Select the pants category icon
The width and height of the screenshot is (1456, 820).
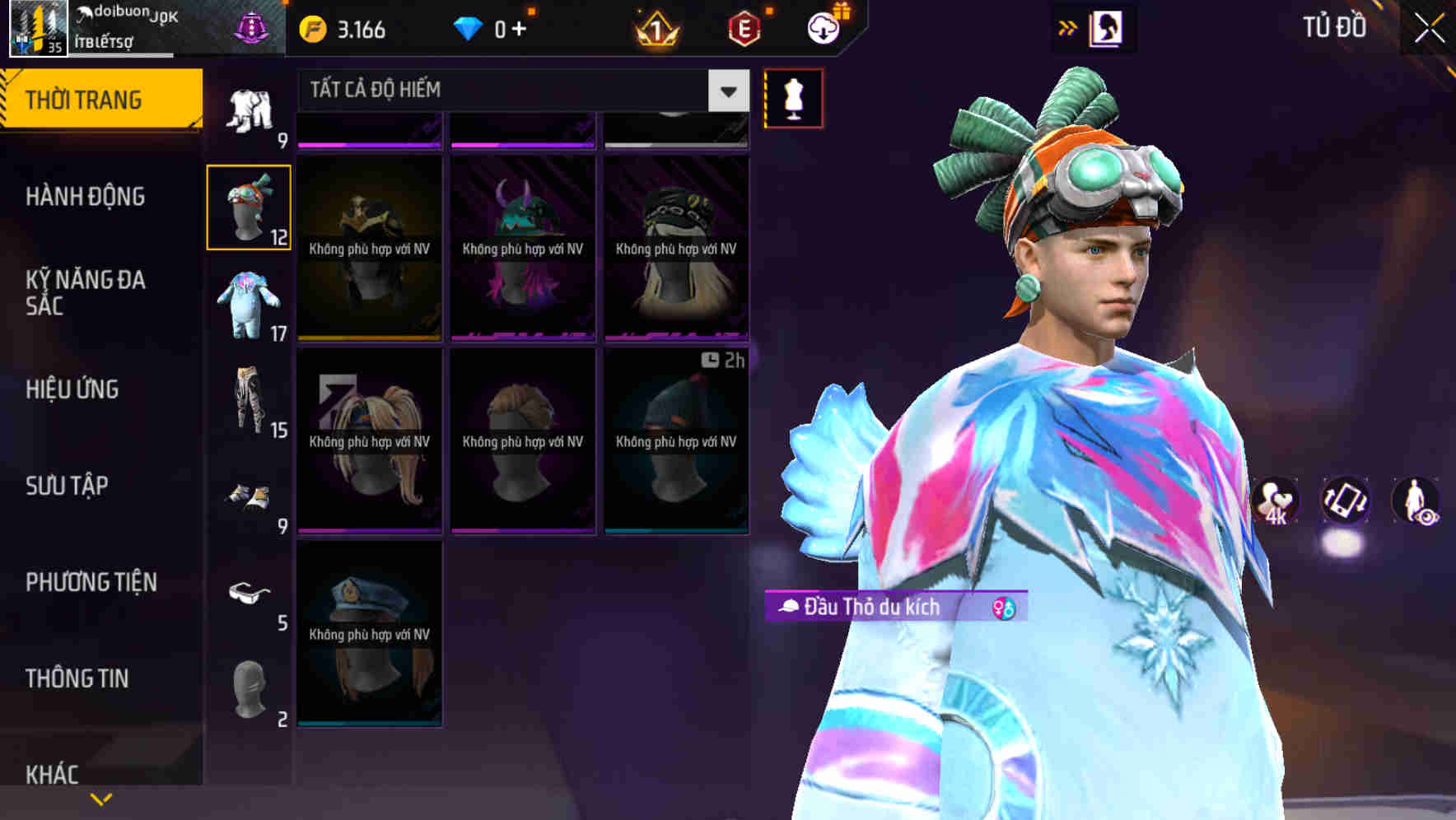point(248,401)
